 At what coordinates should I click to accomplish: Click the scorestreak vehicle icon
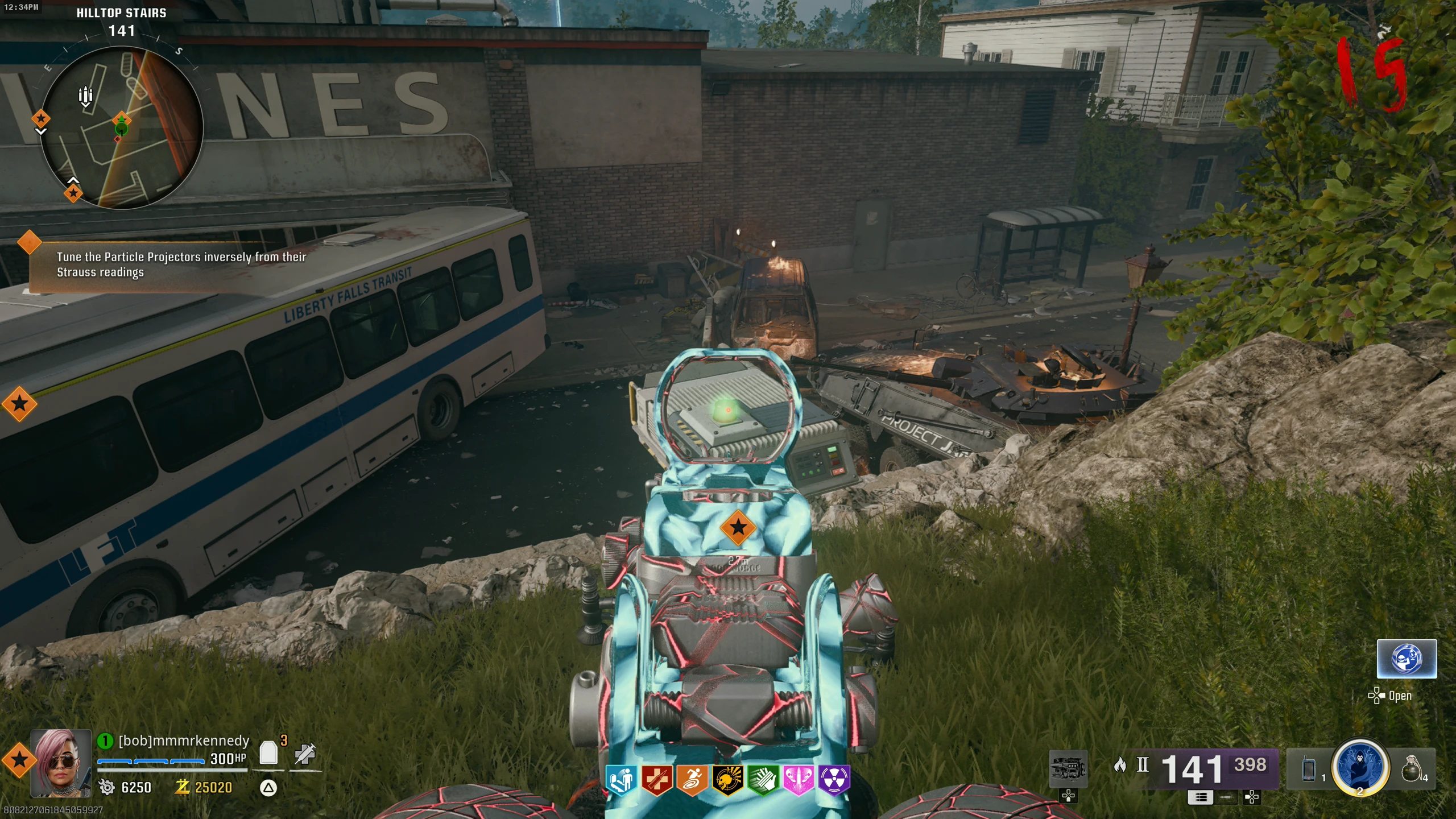[x=1068, y=769]
